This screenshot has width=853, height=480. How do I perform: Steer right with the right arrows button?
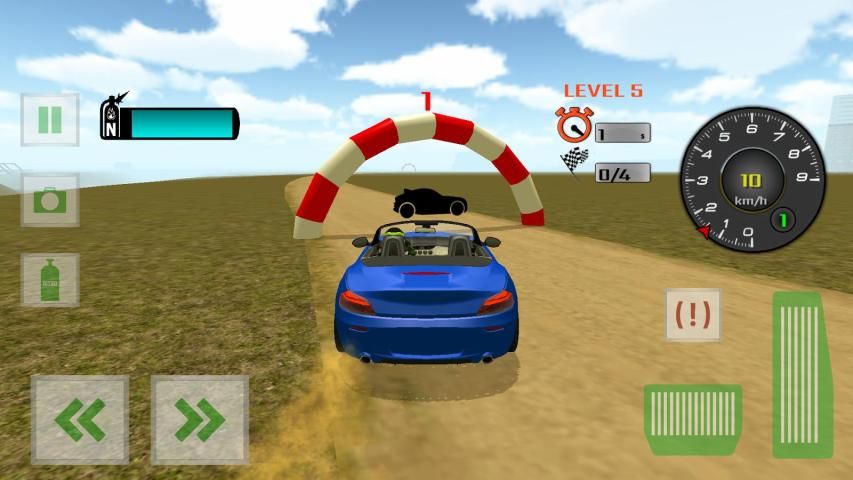point(199,420)
